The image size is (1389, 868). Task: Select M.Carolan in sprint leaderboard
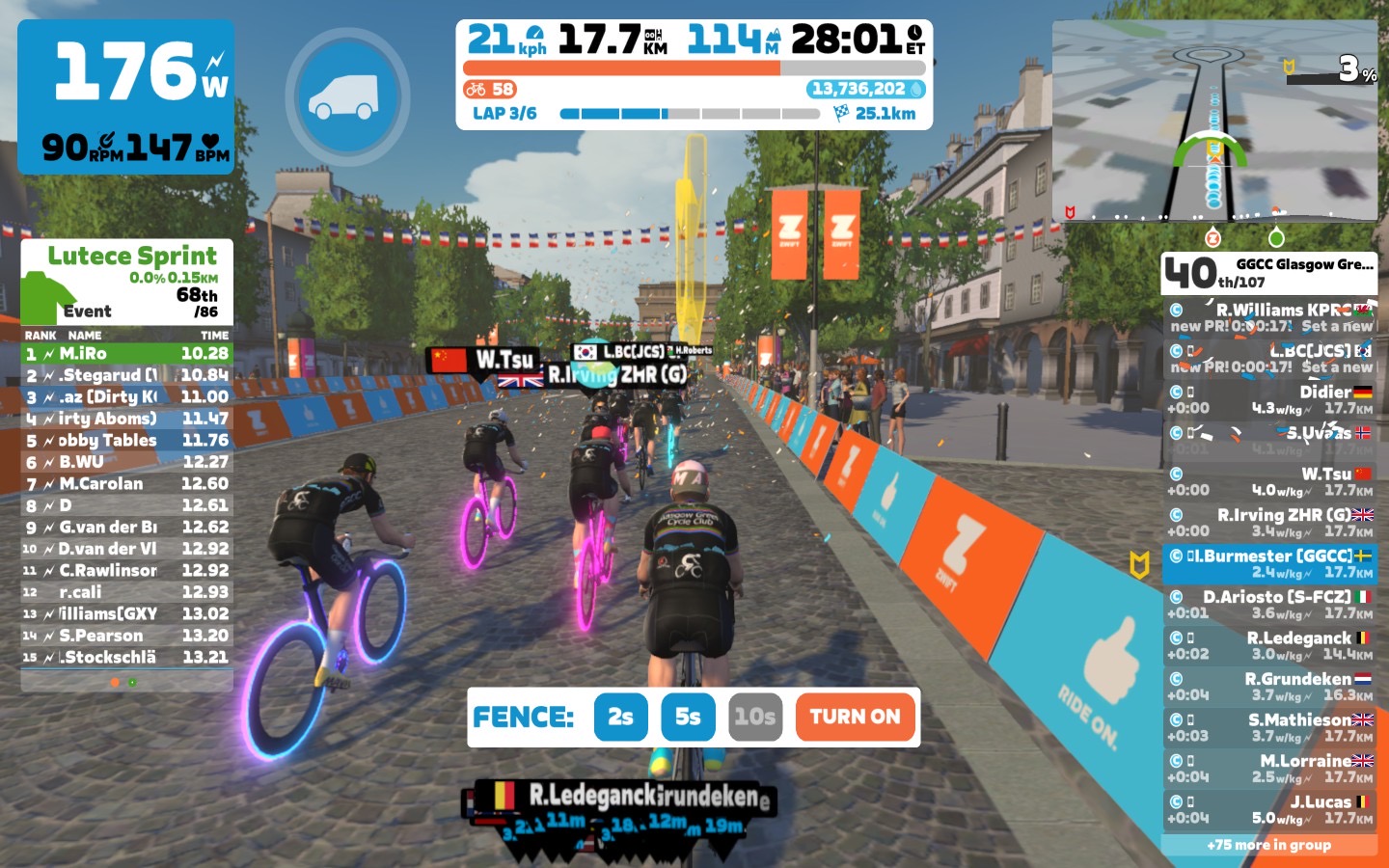coord(126,484)
